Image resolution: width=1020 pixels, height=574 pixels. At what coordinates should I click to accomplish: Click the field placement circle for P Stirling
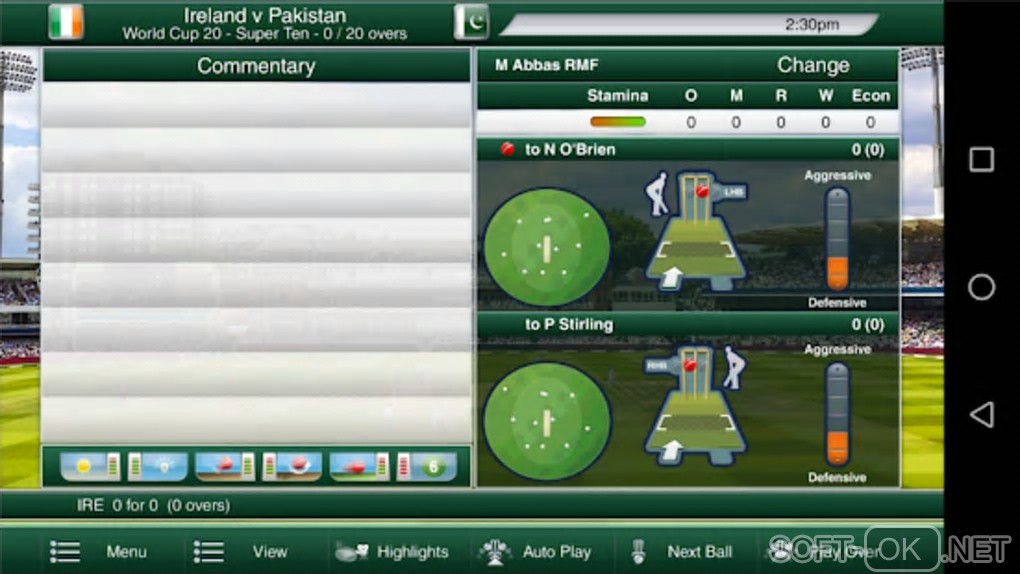point(547,420)
